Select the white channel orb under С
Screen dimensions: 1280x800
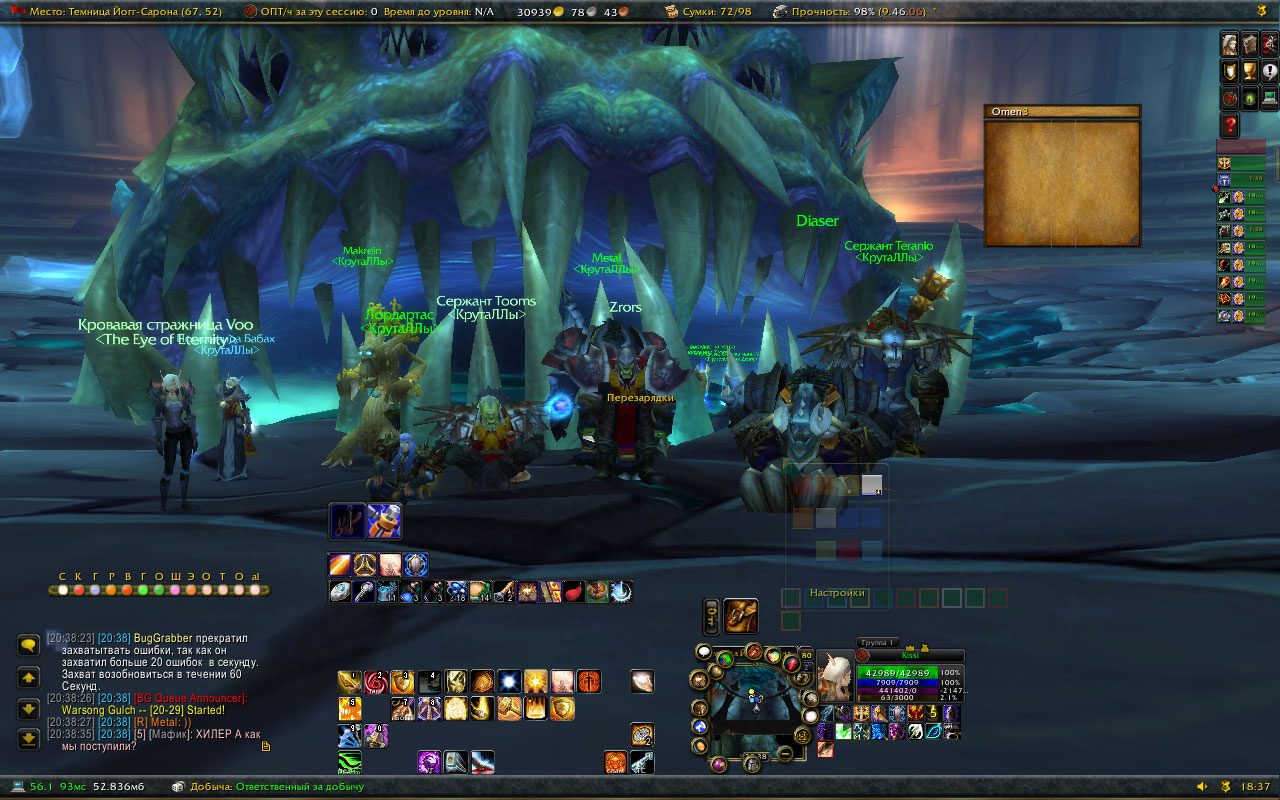coord(63,590)
